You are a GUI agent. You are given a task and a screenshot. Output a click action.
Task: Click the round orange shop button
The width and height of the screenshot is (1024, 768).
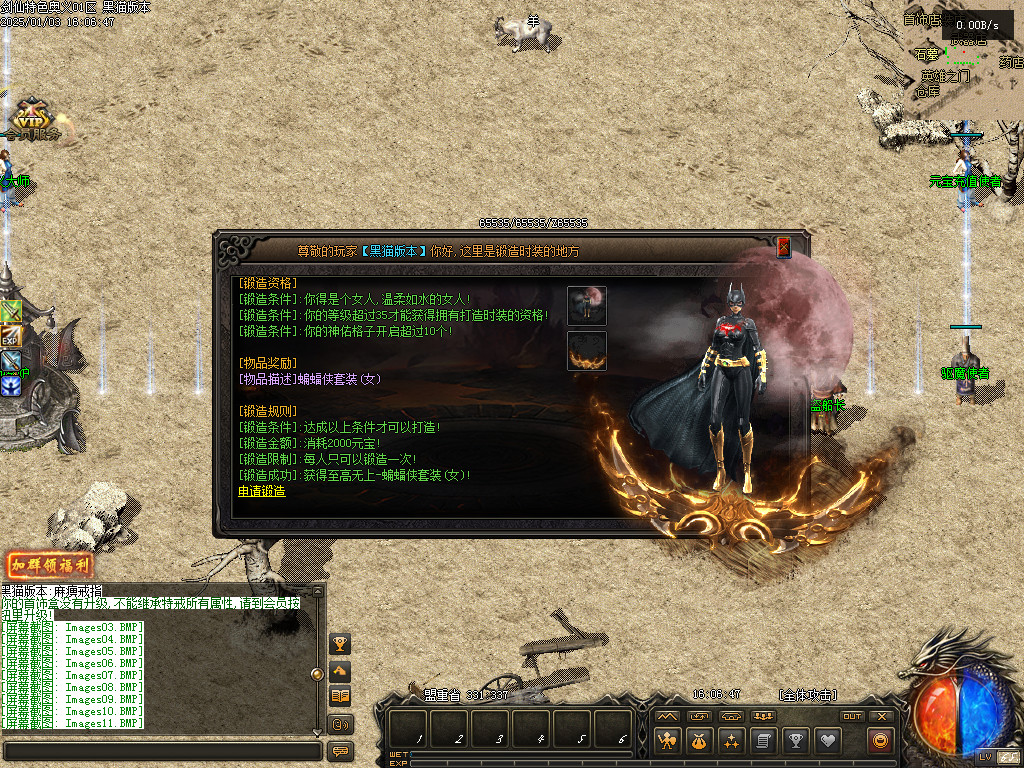tap(881, 741)
